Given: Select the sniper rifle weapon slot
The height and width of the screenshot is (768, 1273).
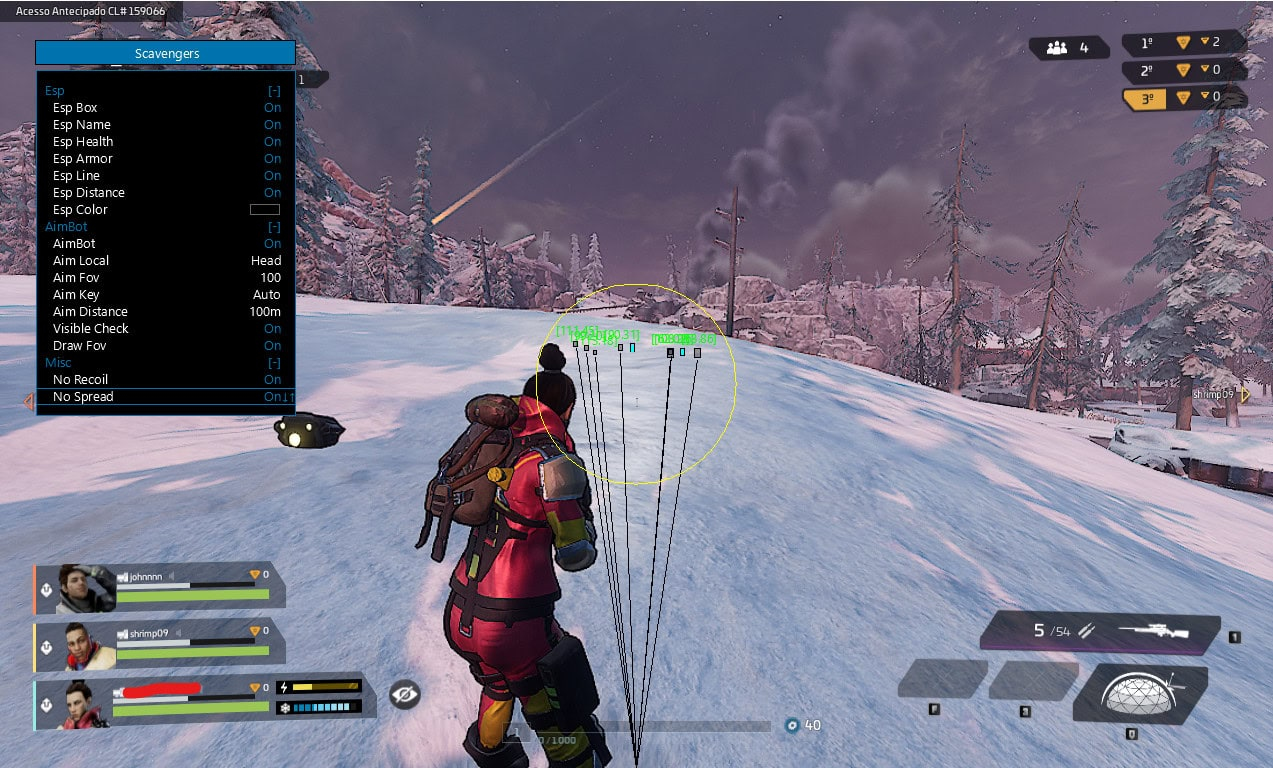Looking at the screenshot, I should (x=1100, y=632).
